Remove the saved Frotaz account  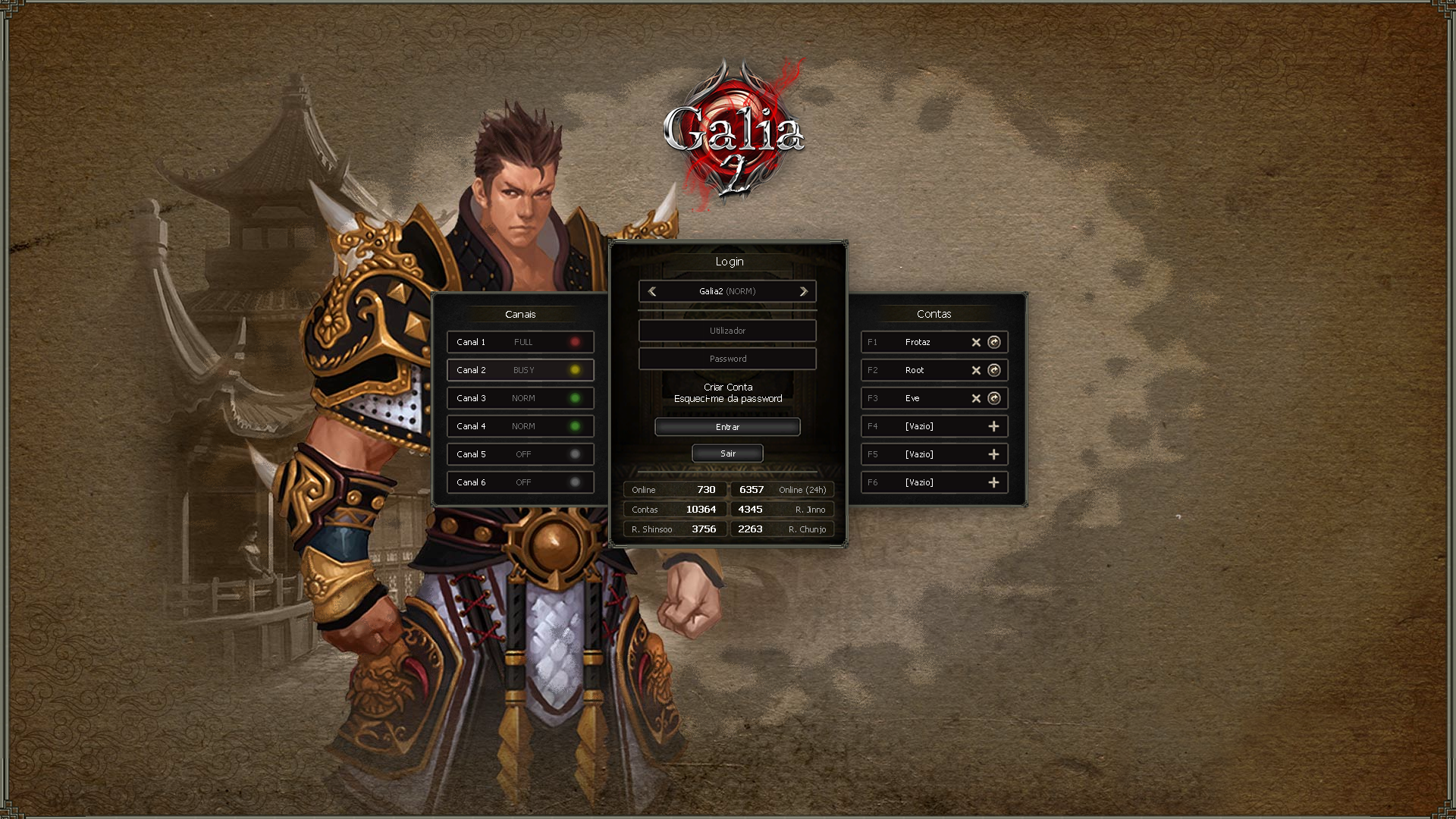coord(976,342)
